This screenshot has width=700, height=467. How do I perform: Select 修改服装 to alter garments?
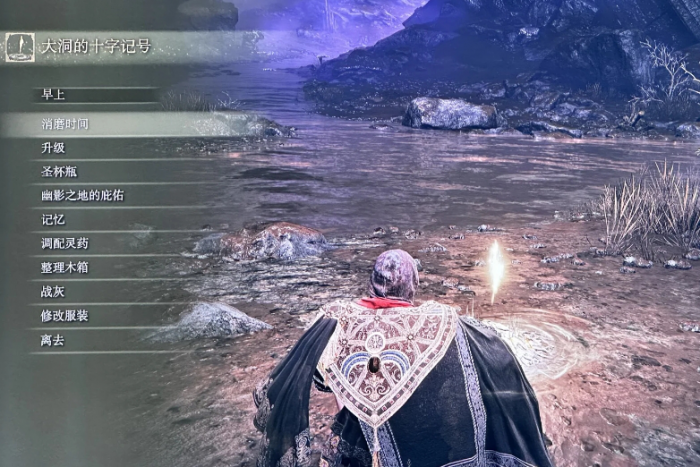(66, 316)
